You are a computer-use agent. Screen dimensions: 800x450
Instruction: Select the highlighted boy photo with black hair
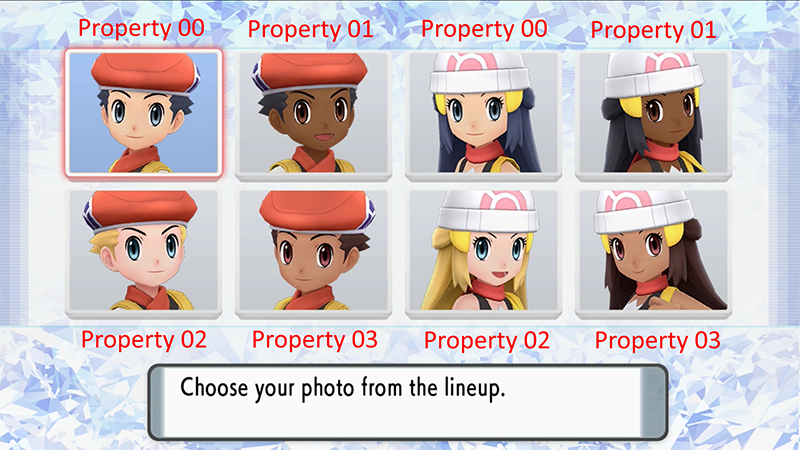coord(142,112)
